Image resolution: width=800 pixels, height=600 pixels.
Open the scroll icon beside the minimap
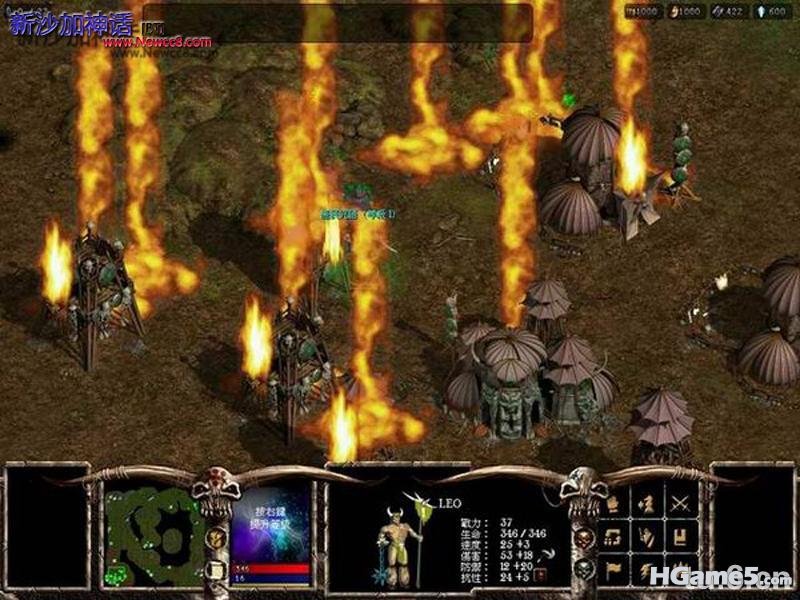tap(215, 571)
